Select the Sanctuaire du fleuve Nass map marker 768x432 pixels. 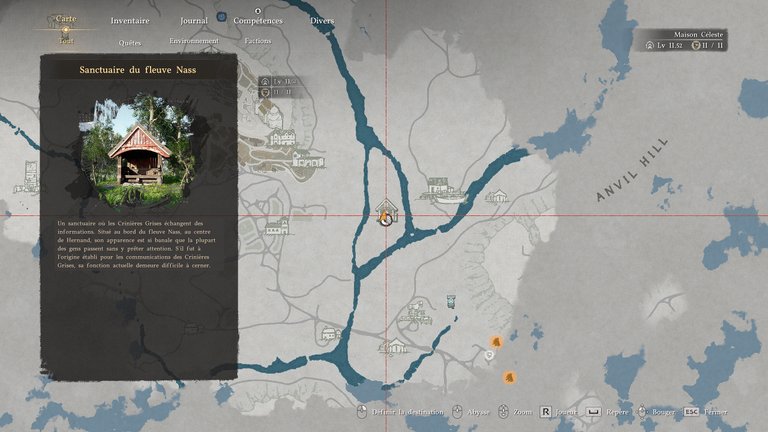click(385, 213)
